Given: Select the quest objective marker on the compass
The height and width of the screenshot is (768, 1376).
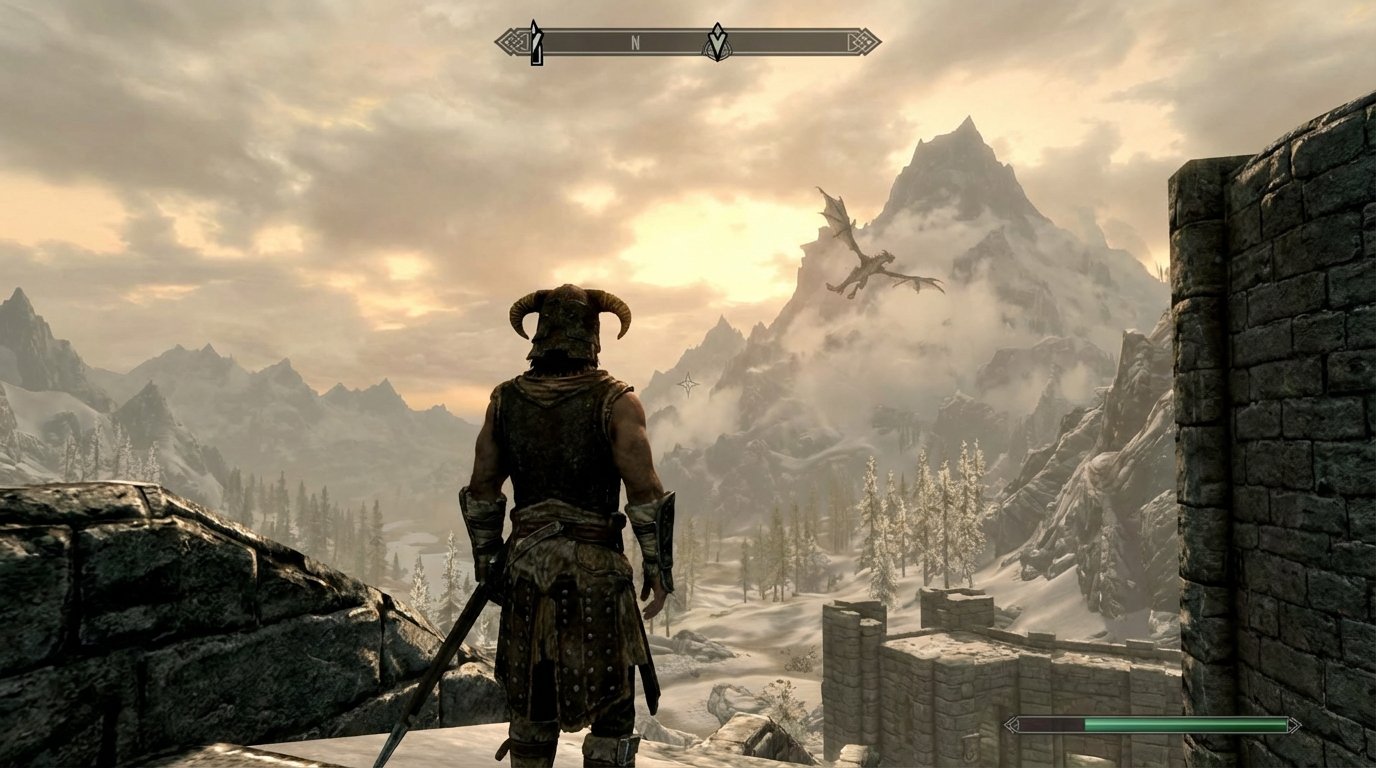Looking at the screenshot, I should pos(717,42).
